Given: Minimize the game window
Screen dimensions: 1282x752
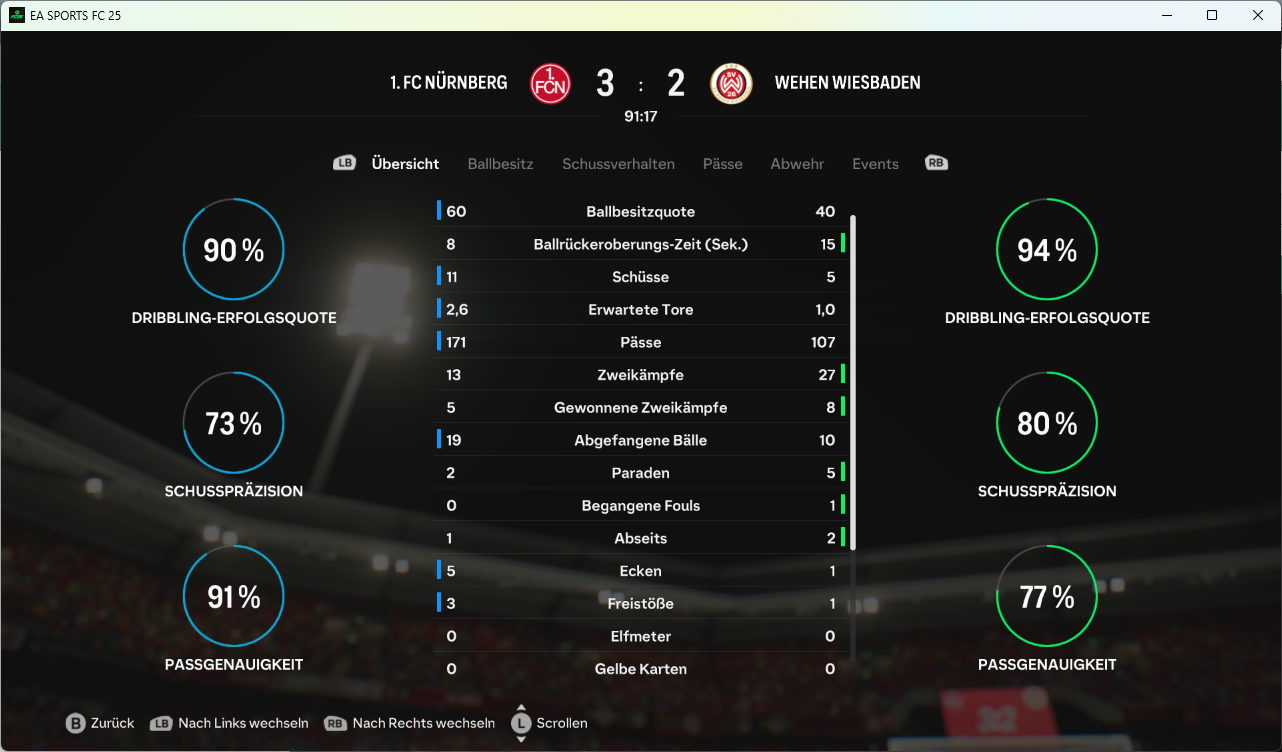Looking at the screenshot, I should (1166, 15).
